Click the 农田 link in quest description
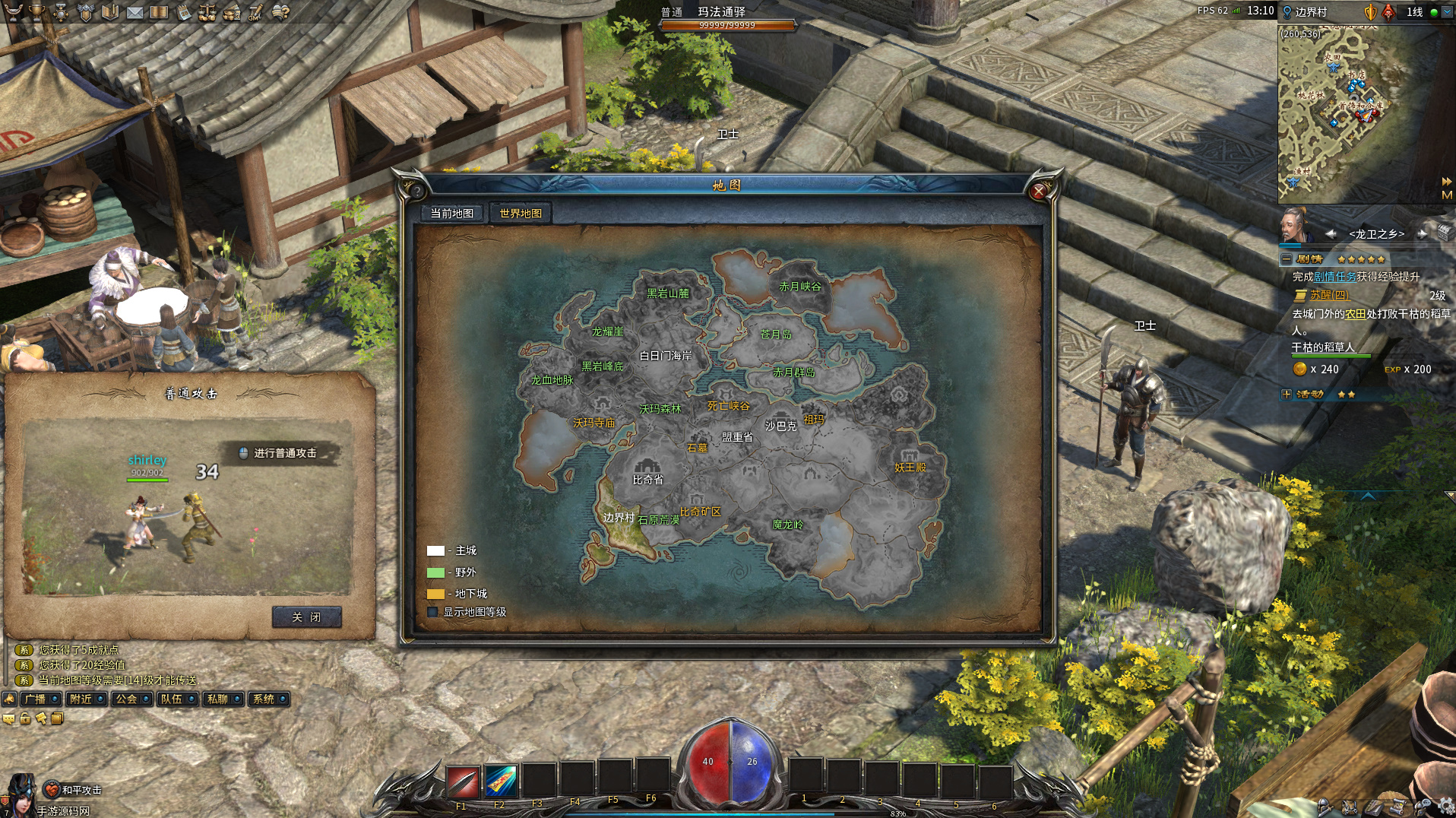 [x=1355, y=313]
